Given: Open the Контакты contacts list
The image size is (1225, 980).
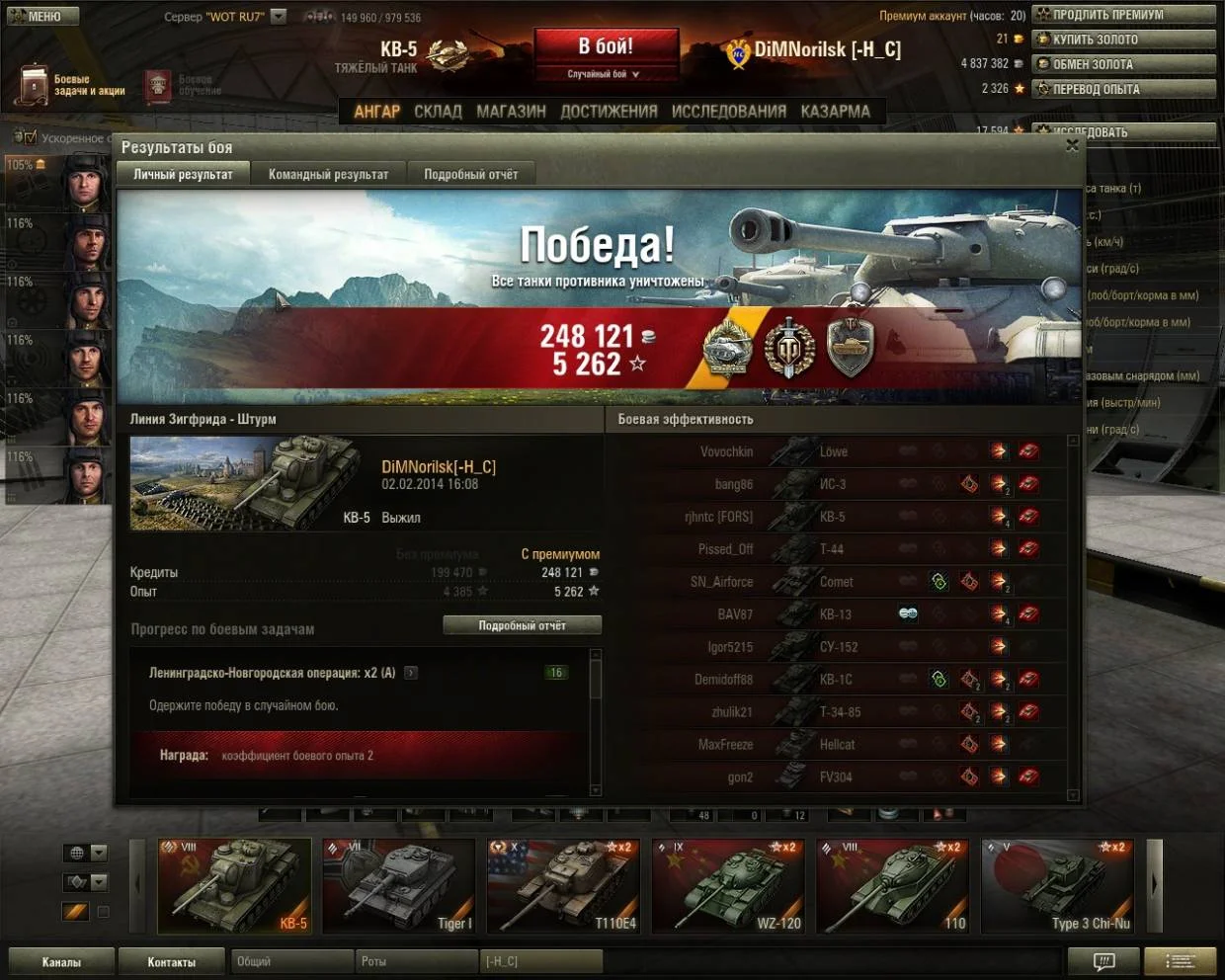Looking at the screenshot, I should click(x=172, y=961).
